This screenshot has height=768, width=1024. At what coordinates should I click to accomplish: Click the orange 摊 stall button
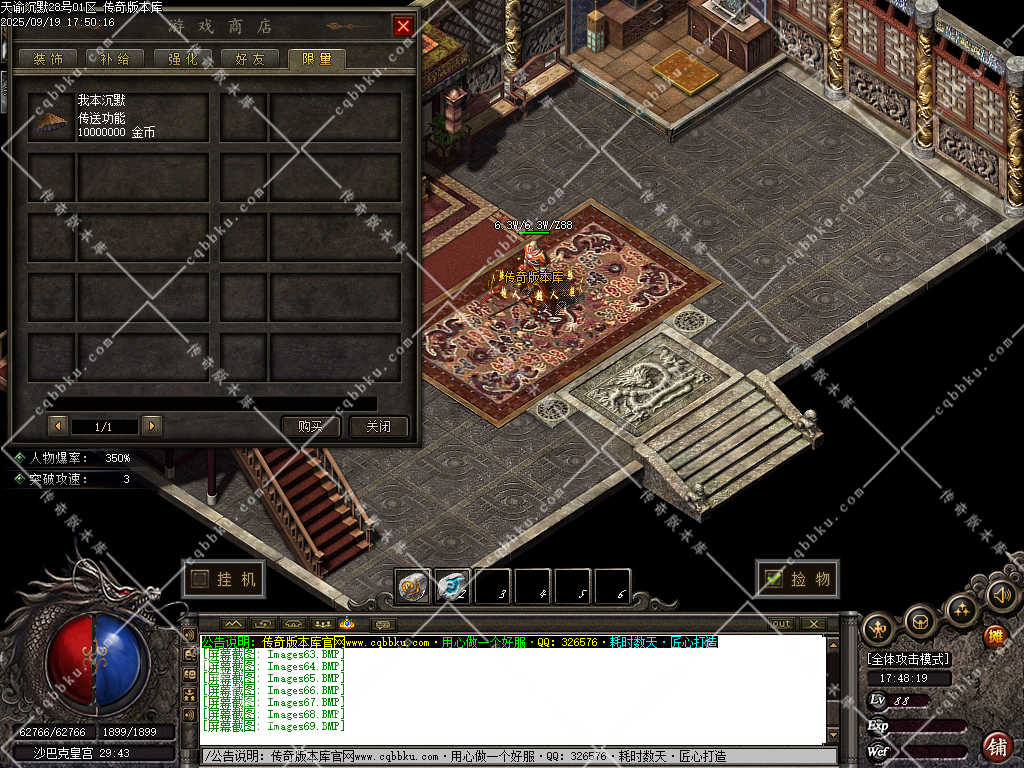994,636
